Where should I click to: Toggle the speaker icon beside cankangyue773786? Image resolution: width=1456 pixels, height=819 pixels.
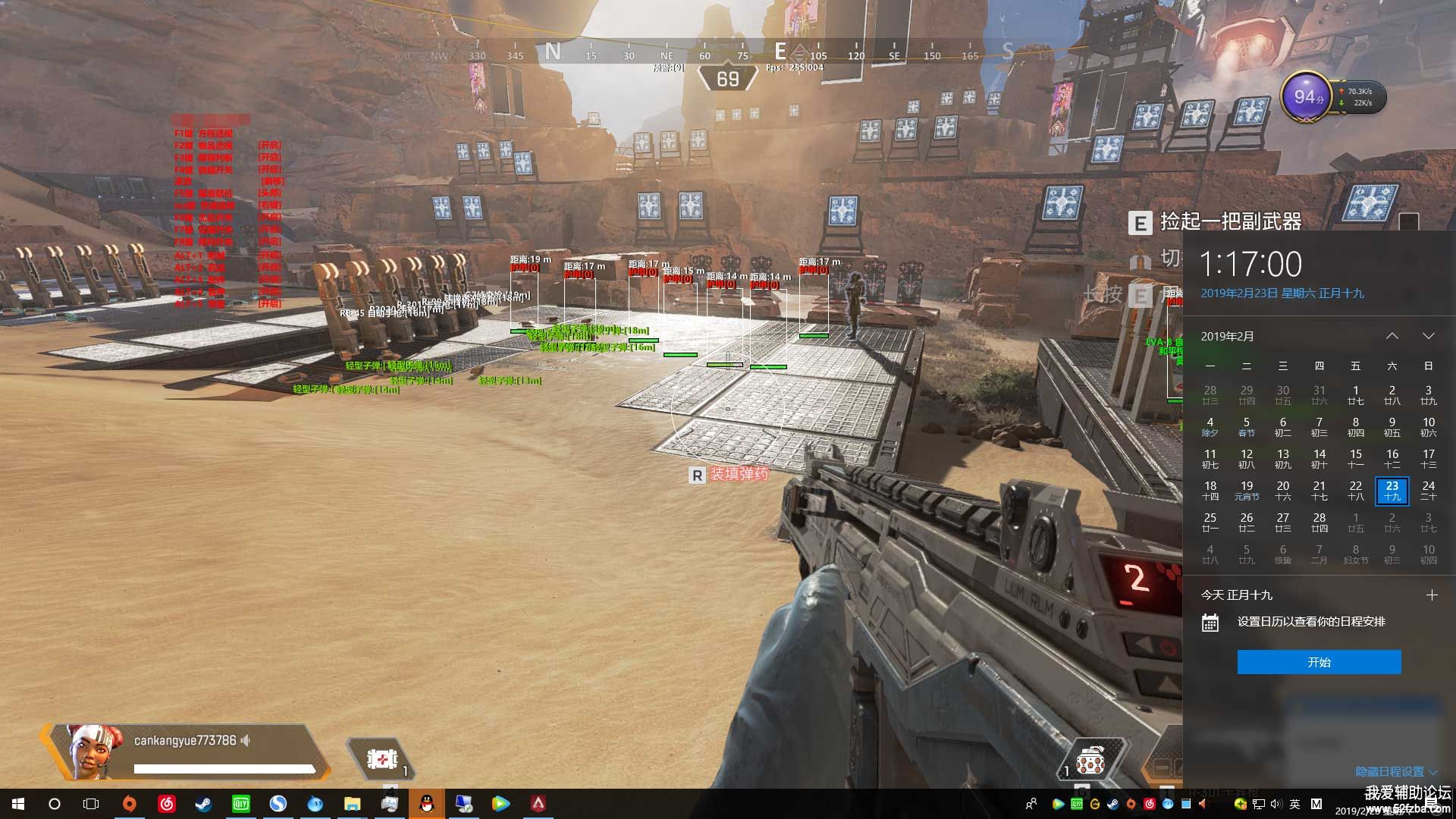246,740
